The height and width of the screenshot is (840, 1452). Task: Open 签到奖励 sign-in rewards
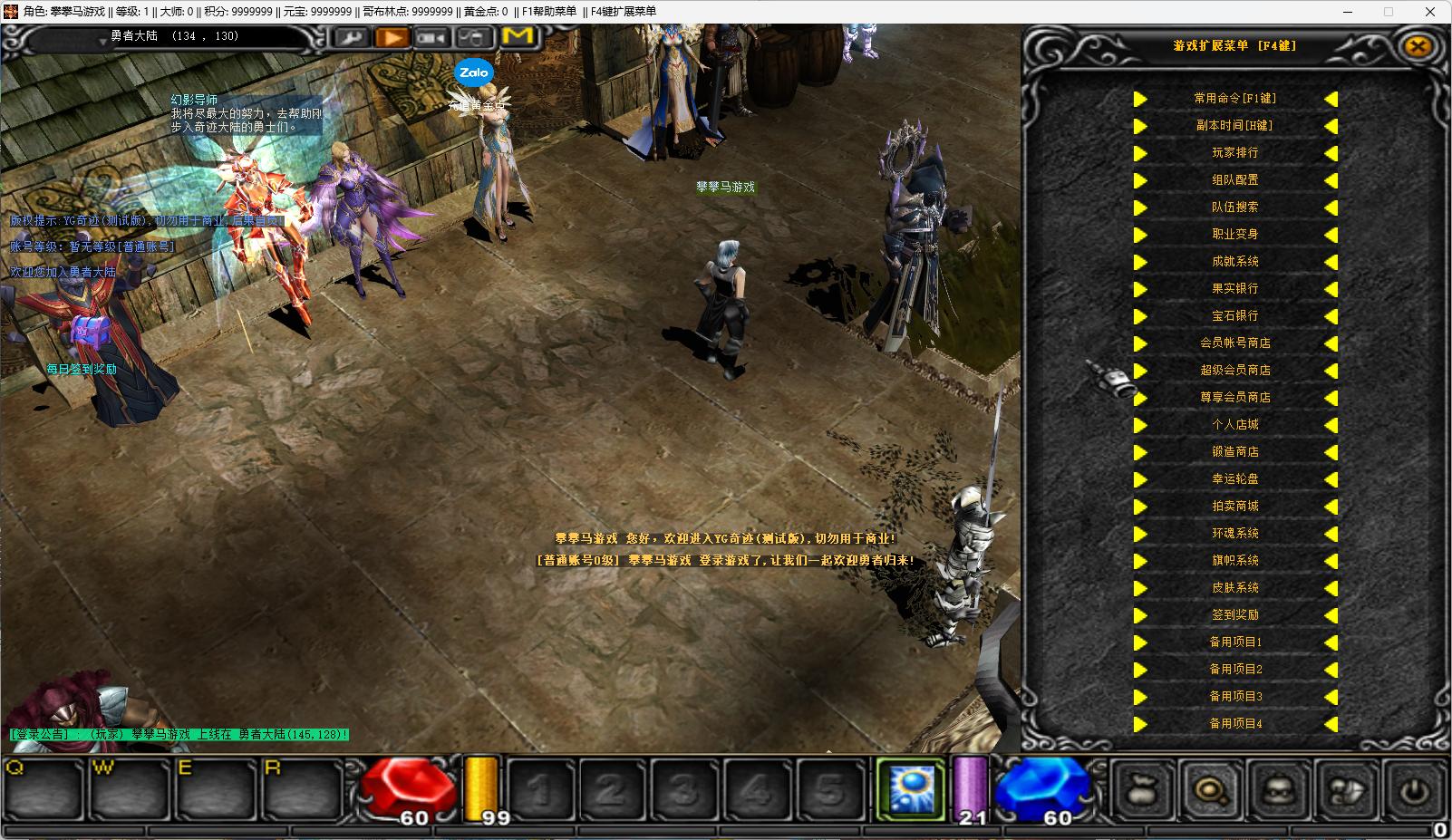click(1234, 615)
